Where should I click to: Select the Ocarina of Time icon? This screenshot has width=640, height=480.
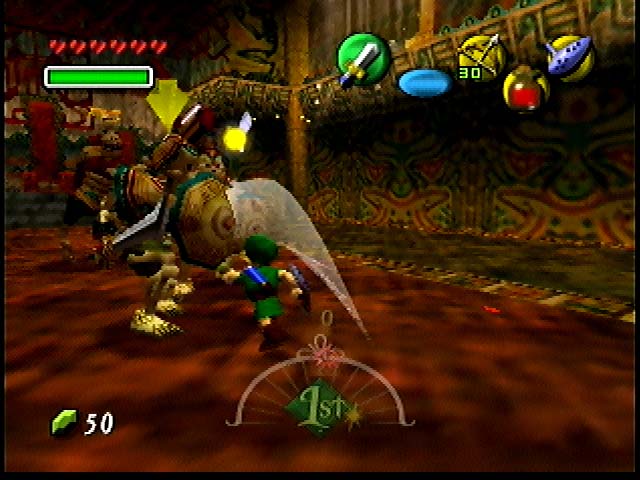pyautogui.click(x=570, y=56)
